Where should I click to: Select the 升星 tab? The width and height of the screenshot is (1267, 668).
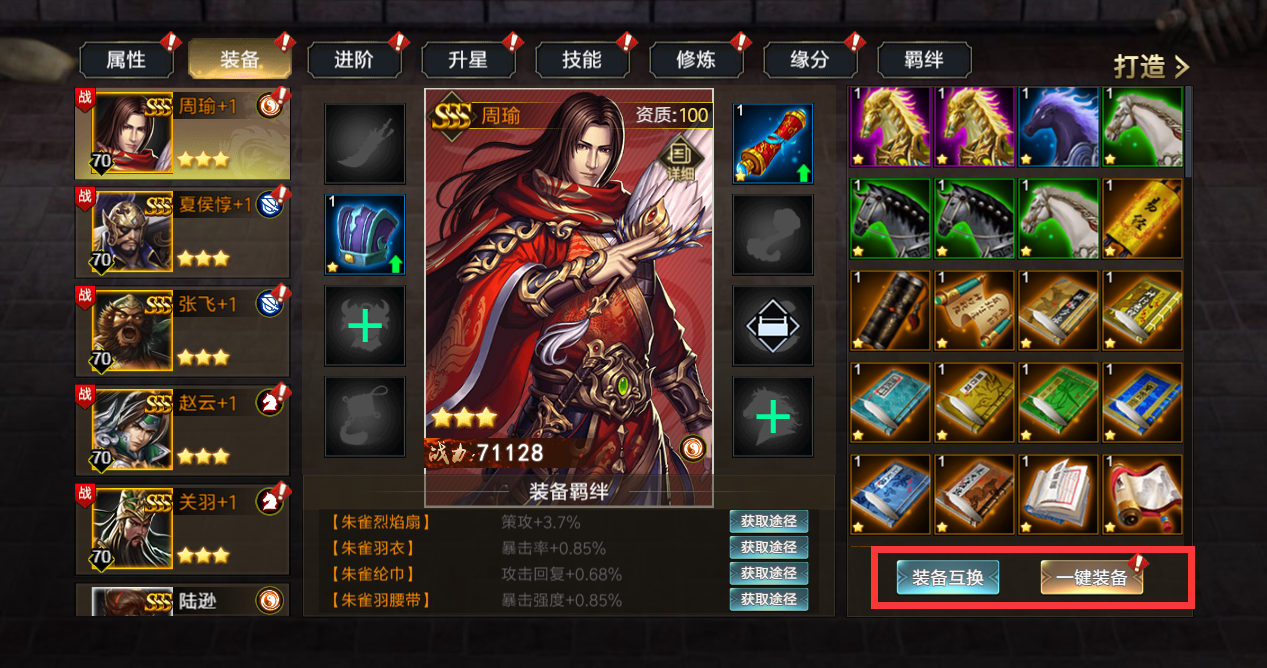tap(468, 60)
